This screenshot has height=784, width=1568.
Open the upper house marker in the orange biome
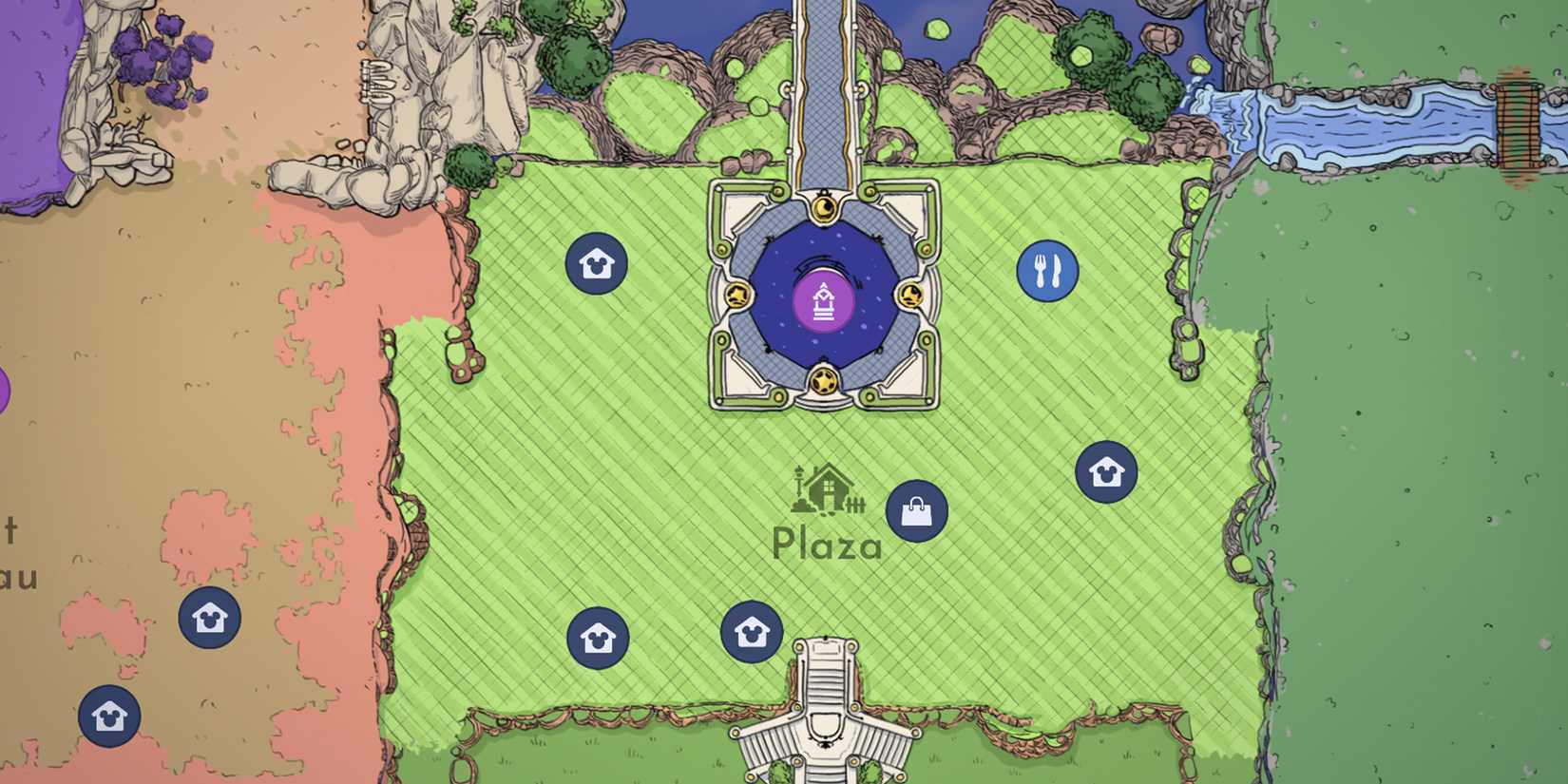pos(208,619)
